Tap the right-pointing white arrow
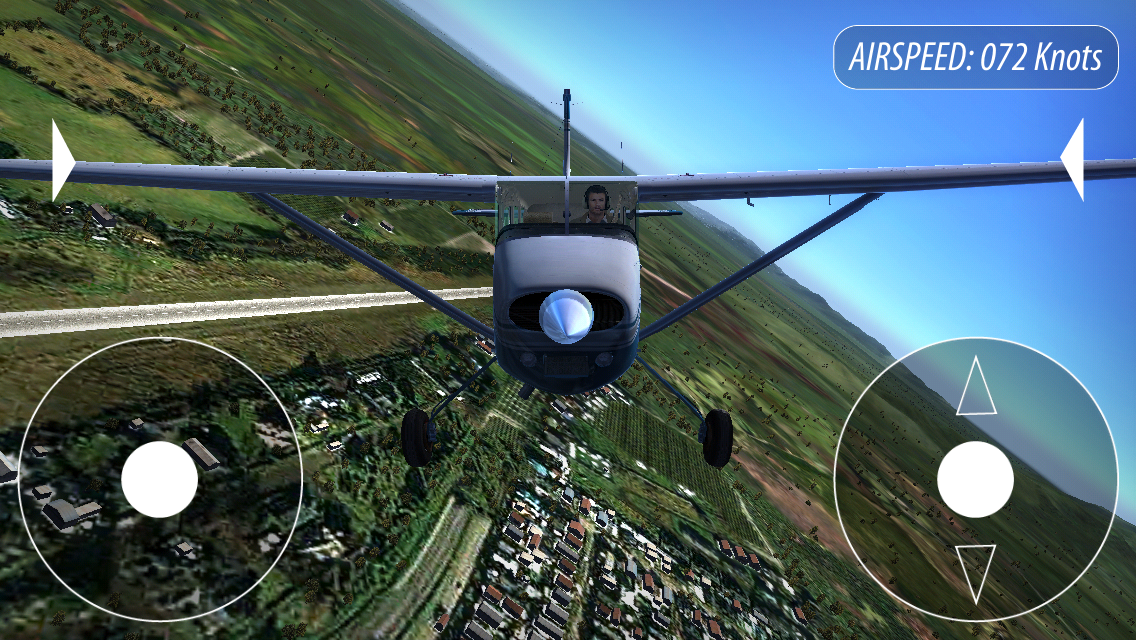This screenshot has width=1136, height=640. point(62,160)
